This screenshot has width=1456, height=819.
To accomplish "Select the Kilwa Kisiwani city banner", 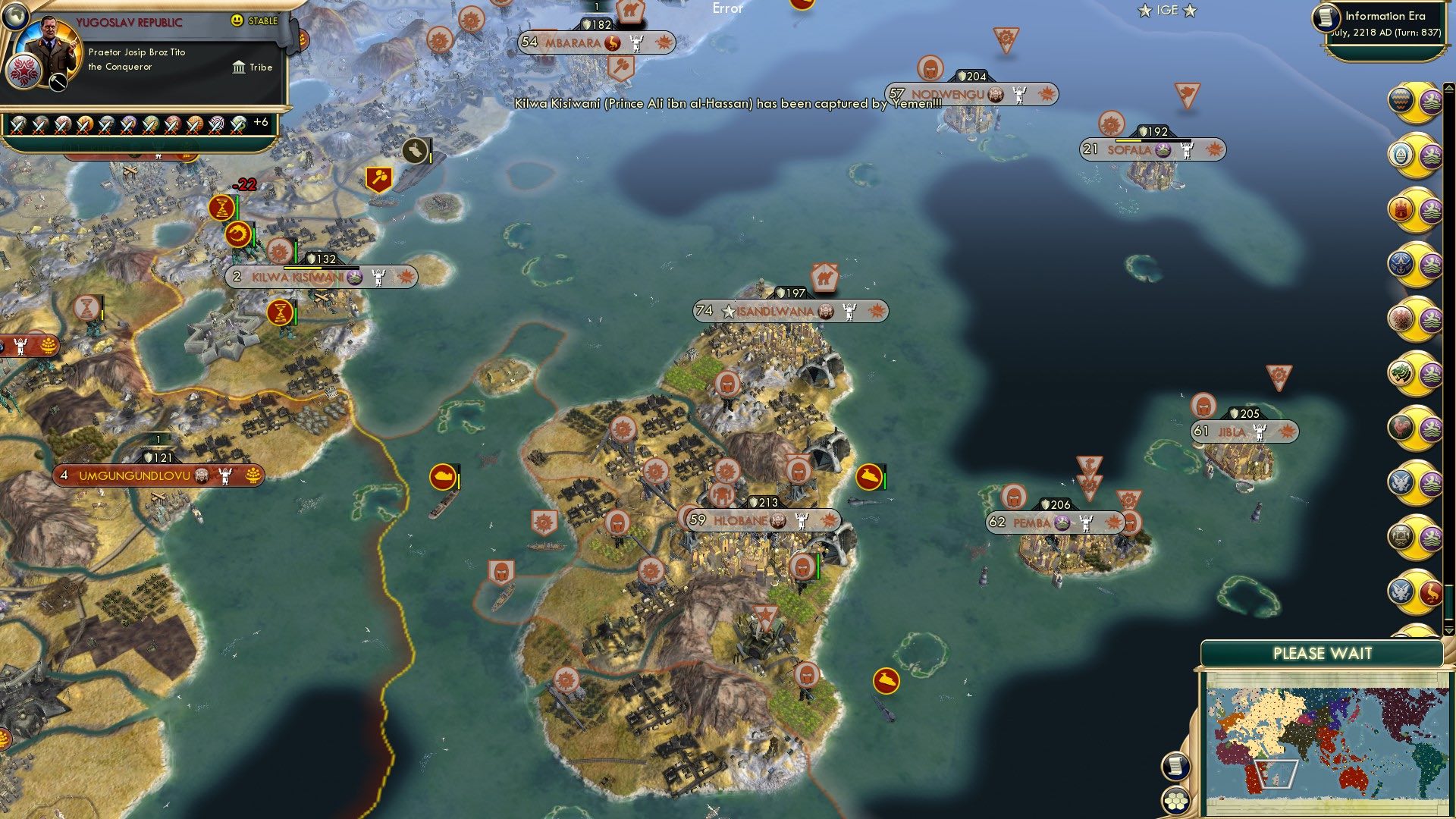I will pyautogui.click(x=318, y=277).
